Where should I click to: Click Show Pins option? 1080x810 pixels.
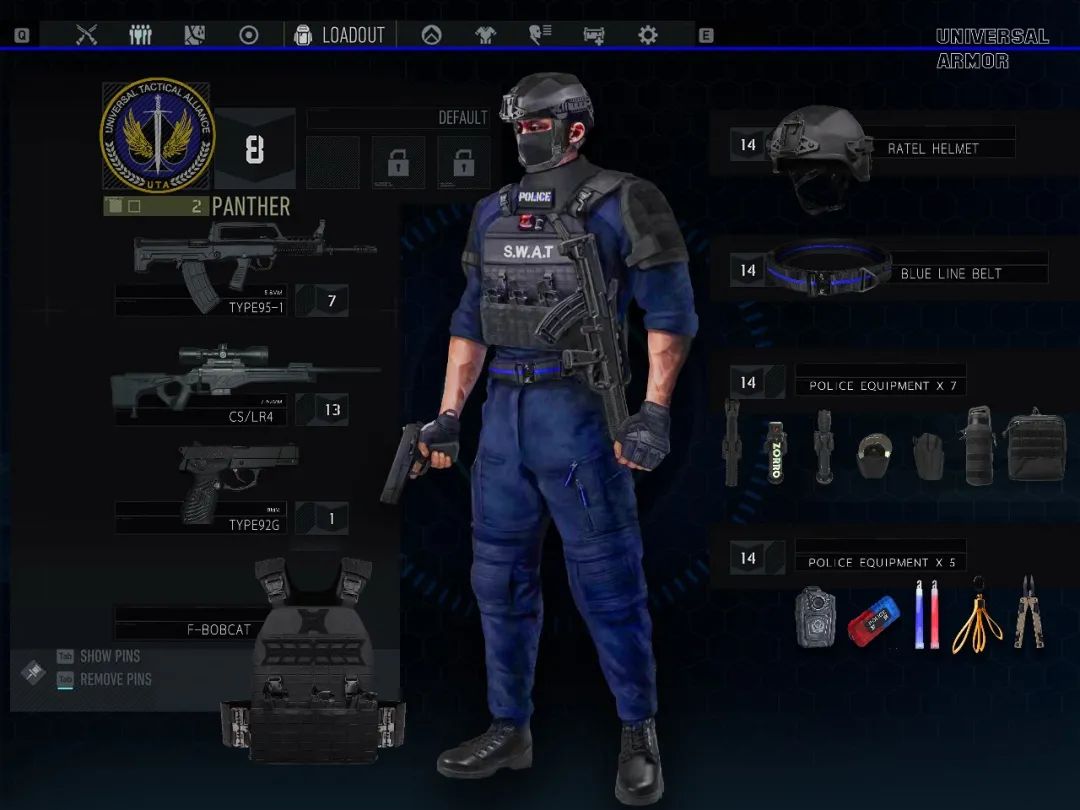[110, 656]
